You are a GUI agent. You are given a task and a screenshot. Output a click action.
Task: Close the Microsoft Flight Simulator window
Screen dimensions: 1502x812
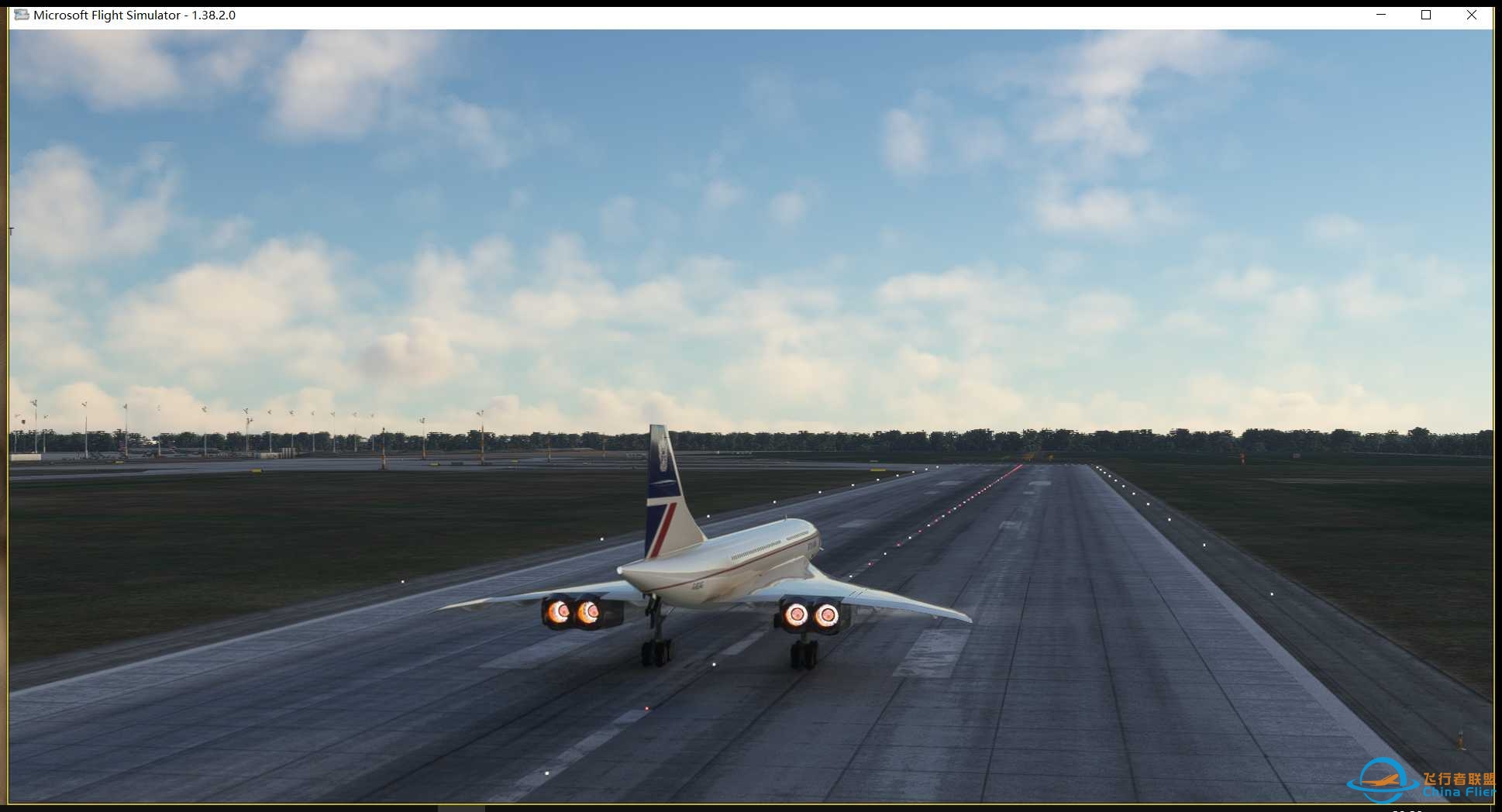point(1472,15)
